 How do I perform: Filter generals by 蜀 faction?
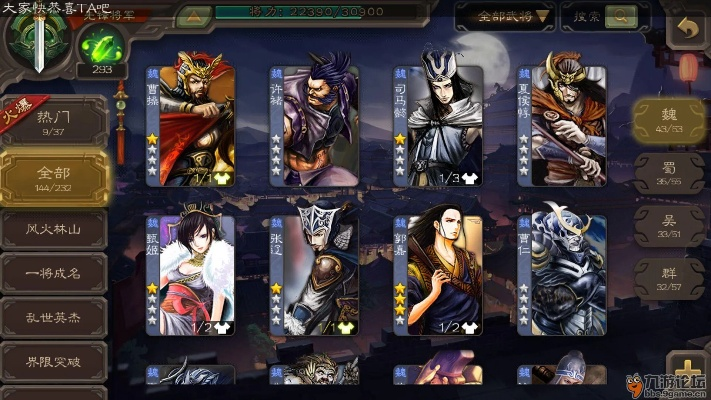[x=669, y=172]
